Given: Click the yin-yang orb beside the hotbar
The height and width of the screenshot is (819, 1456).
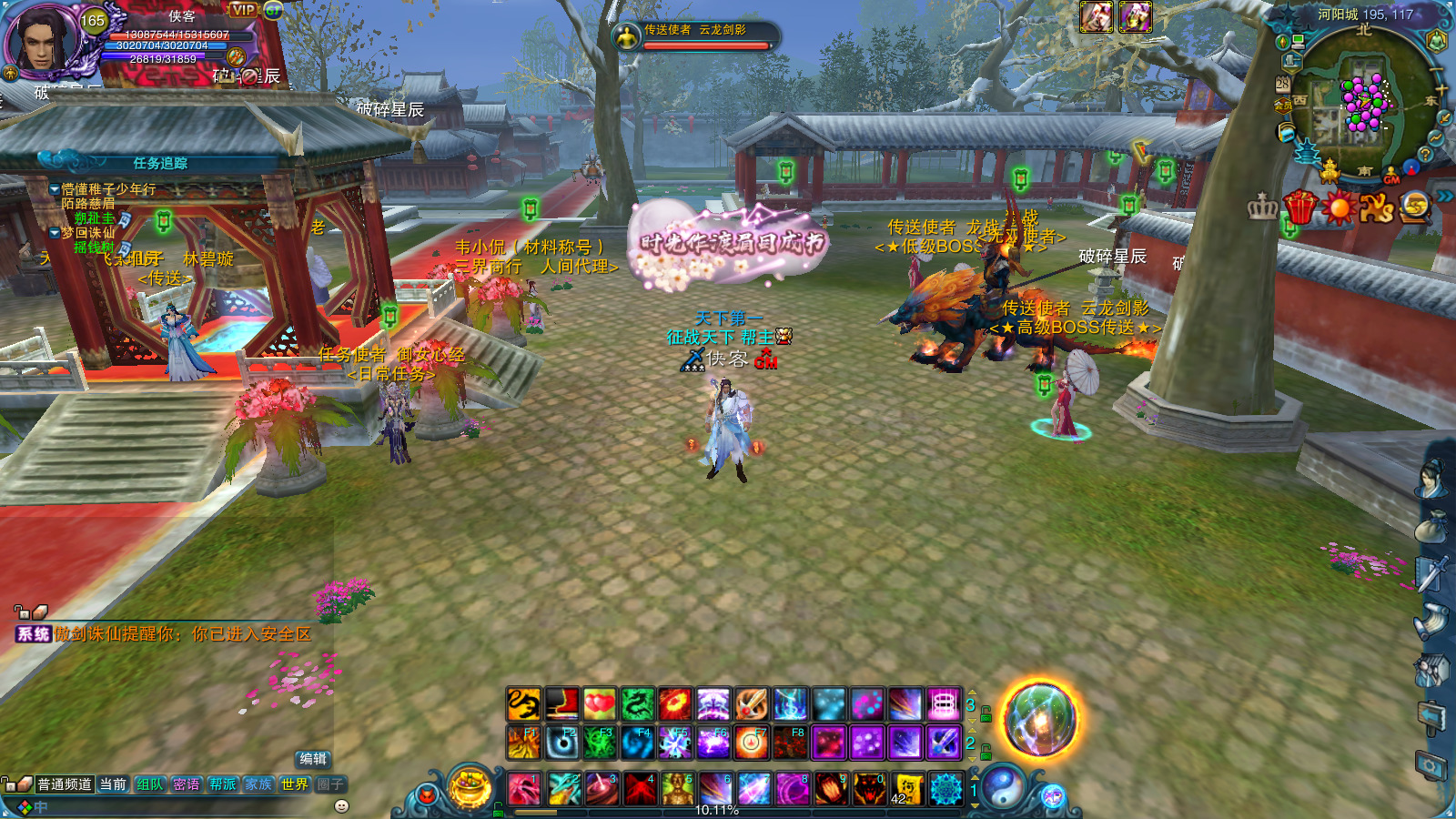Looking at the screenshot, I should pos(1002,786).
